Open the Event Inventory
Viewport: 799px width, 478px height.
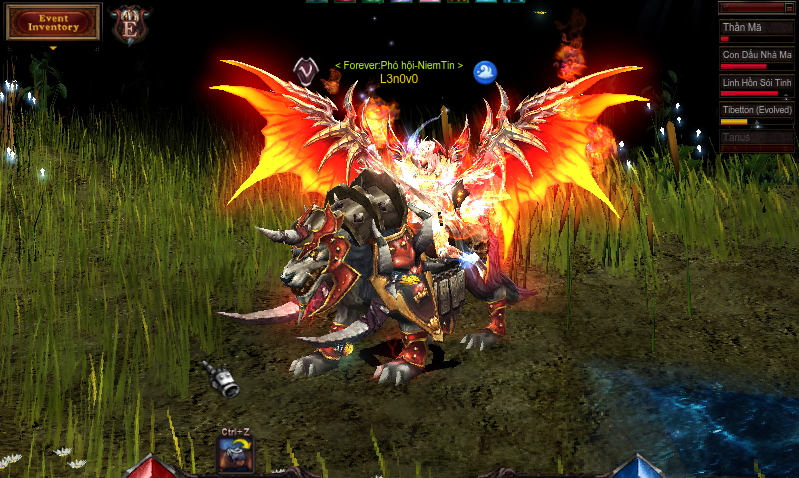[x=53, y=22]
